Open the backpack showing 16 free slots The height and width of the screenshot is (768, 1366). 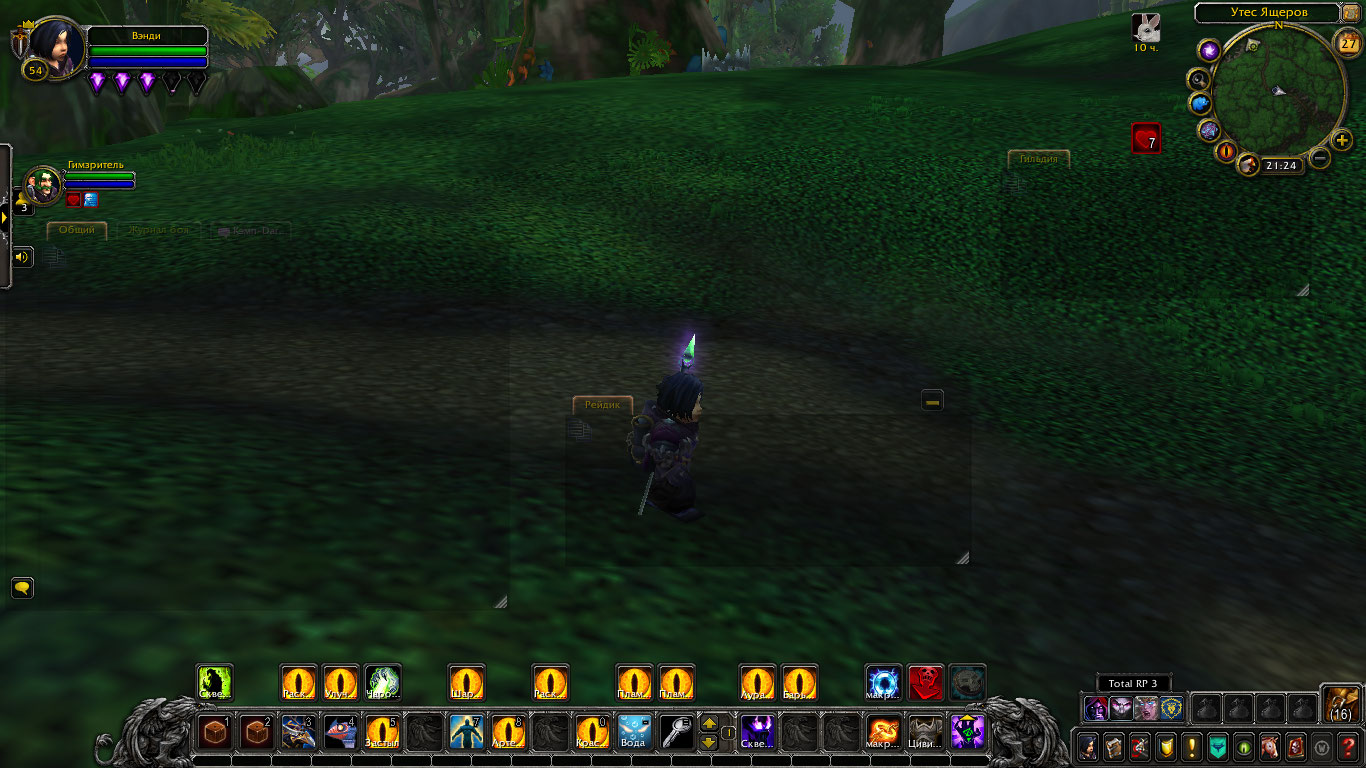[x=1340, y=703]
